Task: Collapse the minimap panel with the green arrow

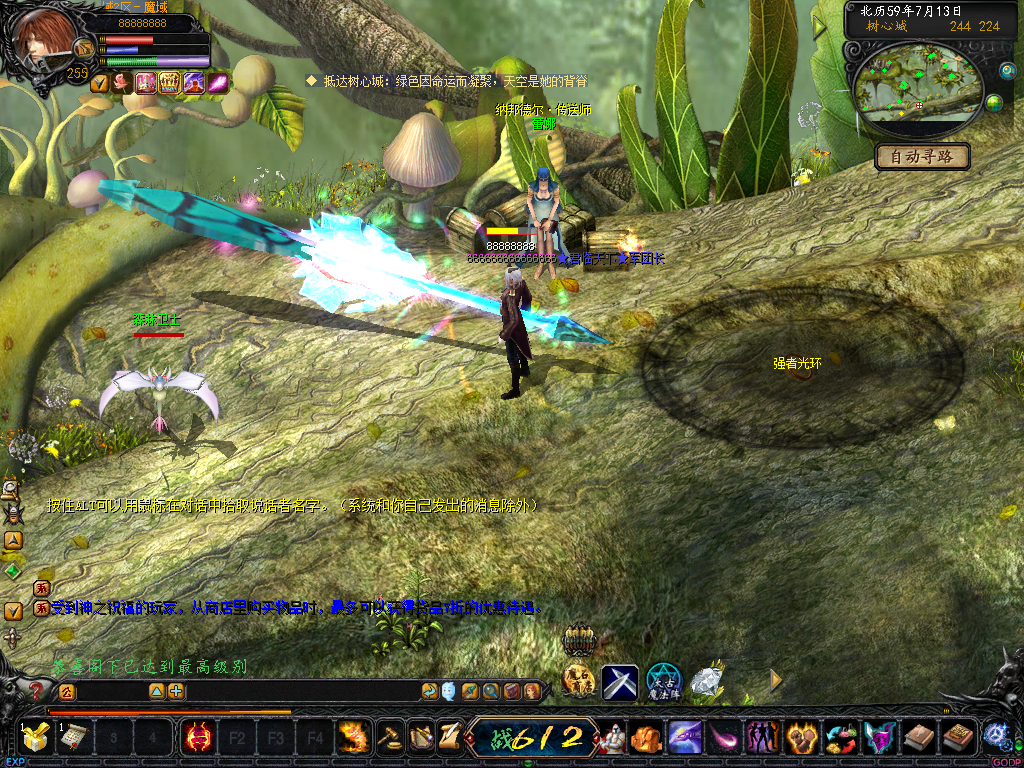Action: [x=820, y=27]
